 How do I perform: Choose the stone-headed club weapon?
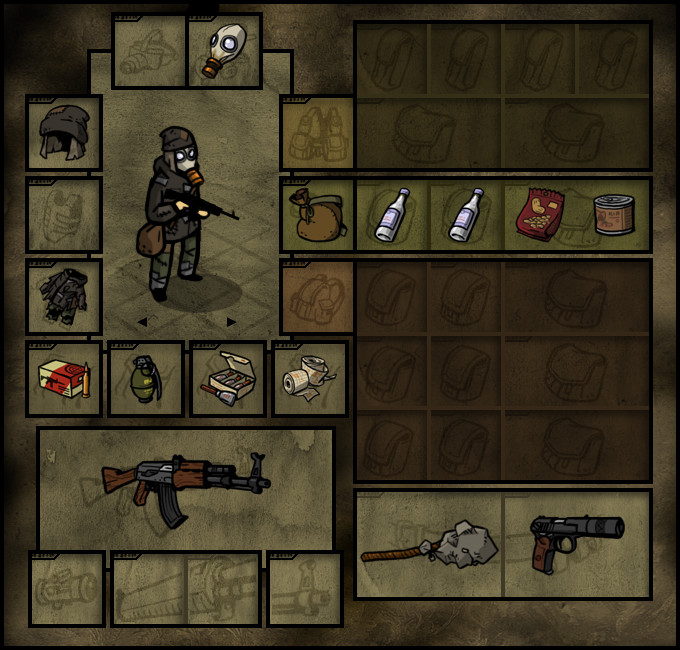(x=430, y=543)
